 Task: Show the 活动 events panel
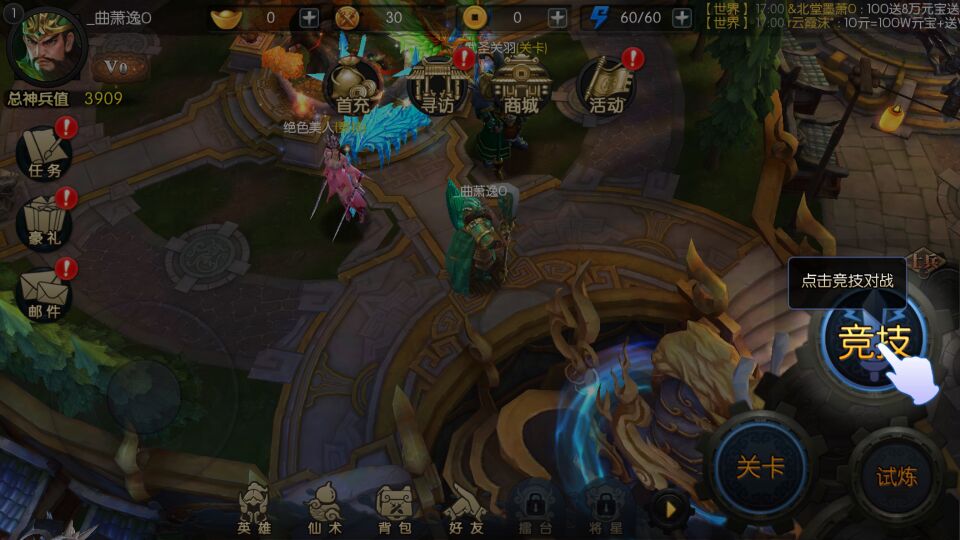607,85
